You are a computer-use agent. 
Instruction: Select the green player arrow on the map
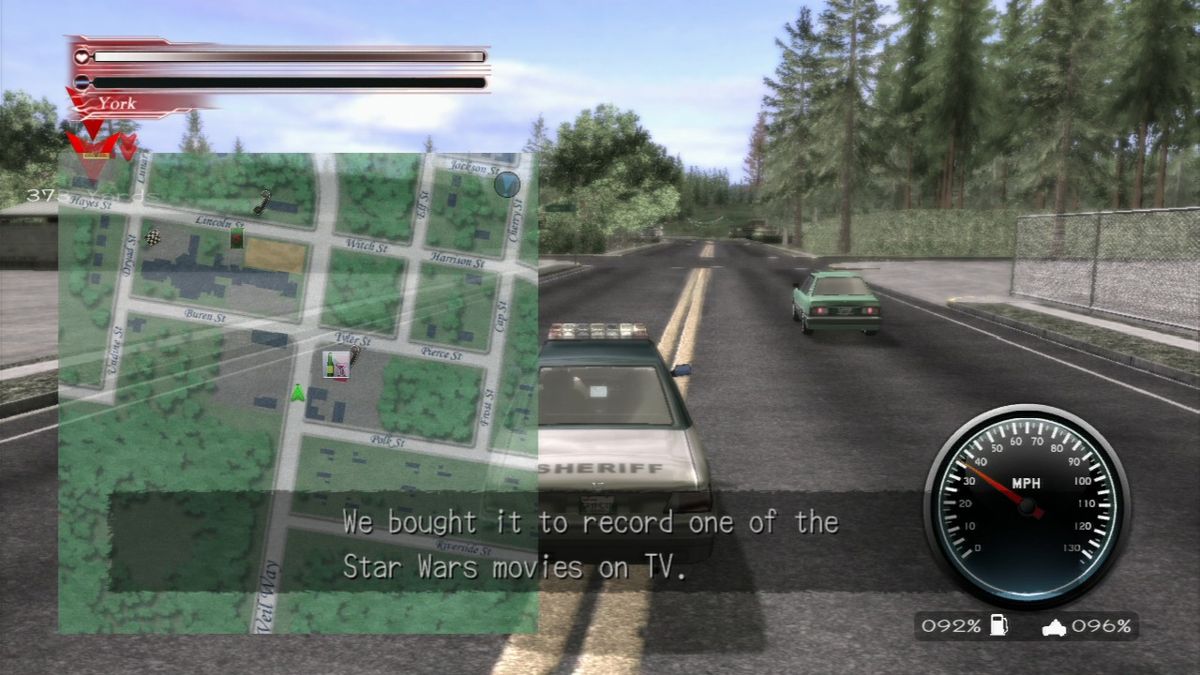[x=297, y=393]
